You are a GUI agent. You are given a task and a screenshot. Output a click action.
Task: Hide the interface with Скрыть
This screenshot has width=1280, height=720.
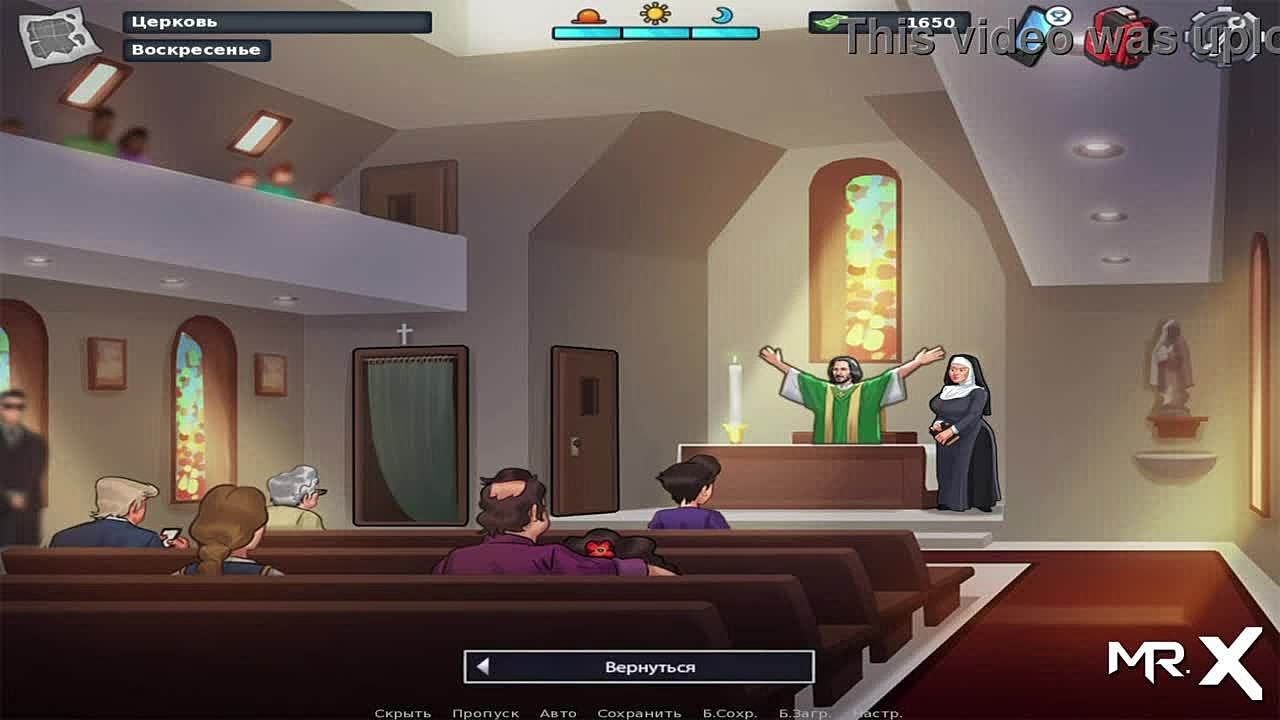403,713
